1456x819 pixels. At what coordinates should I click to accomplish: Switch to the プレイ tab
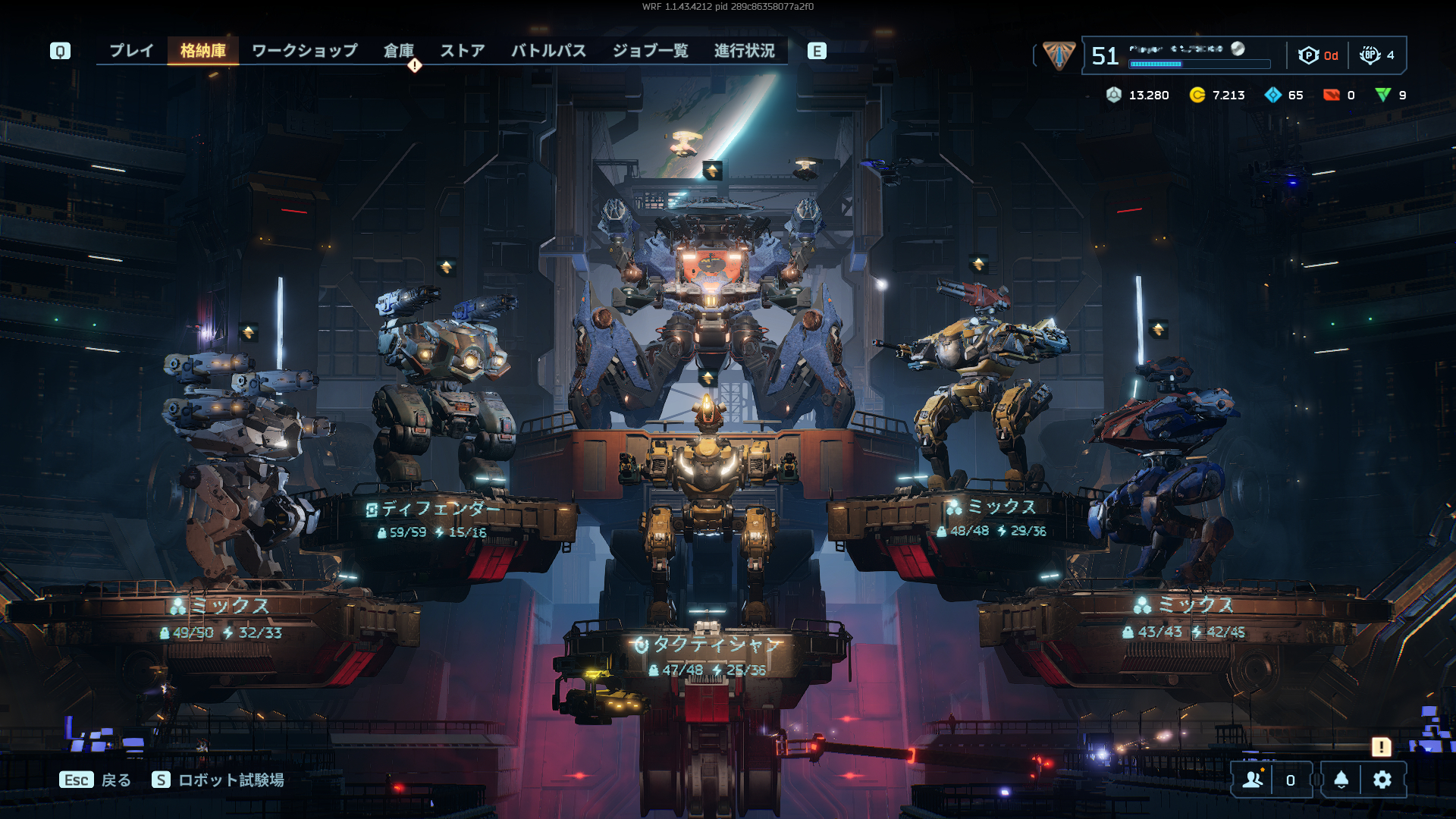pos(131,51)
